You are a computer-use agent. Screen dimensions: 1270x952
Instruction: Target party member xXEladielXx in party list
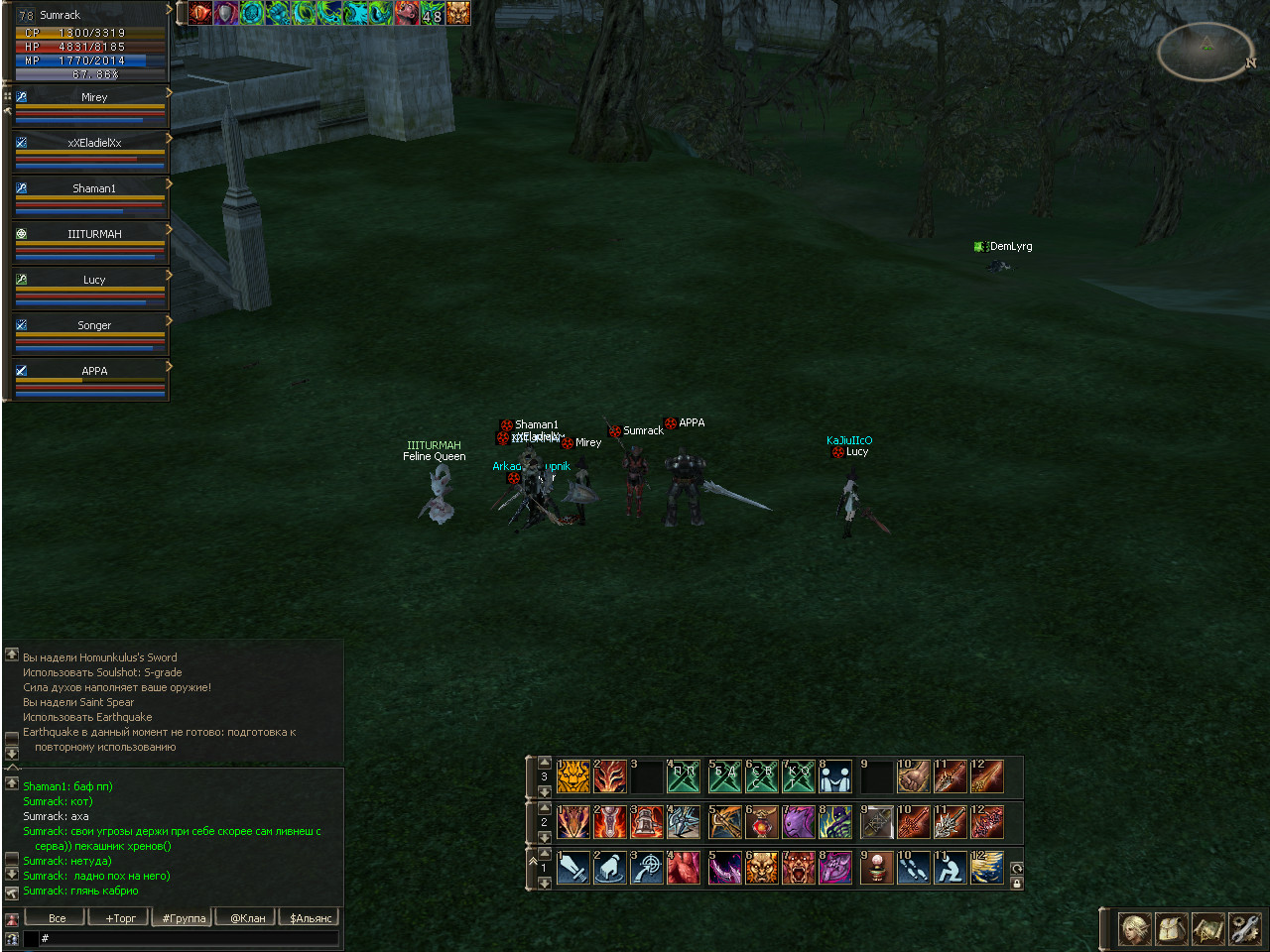[x=93, y=143]
